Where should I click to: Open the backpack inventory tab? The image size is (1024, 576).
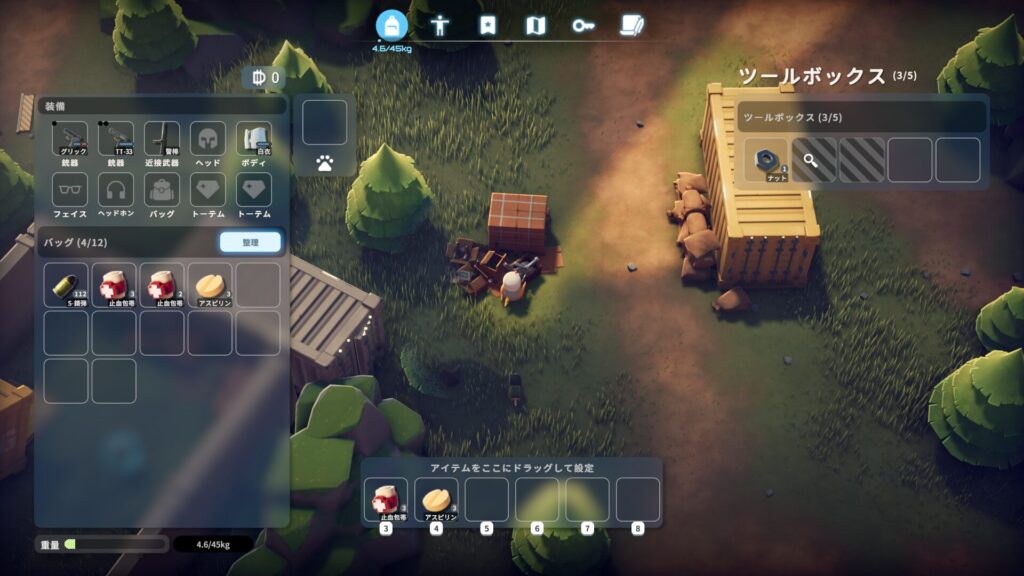[x=392, y=26]
